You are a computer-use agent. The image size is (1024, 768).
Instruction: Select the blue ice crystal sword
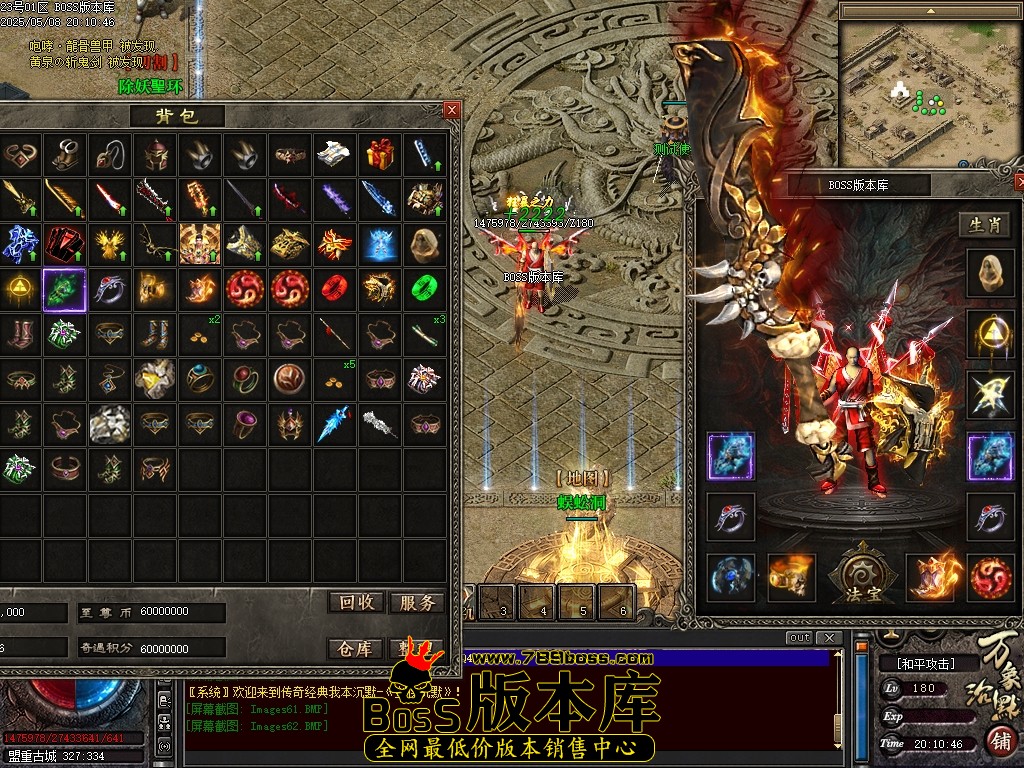[379, 198]
